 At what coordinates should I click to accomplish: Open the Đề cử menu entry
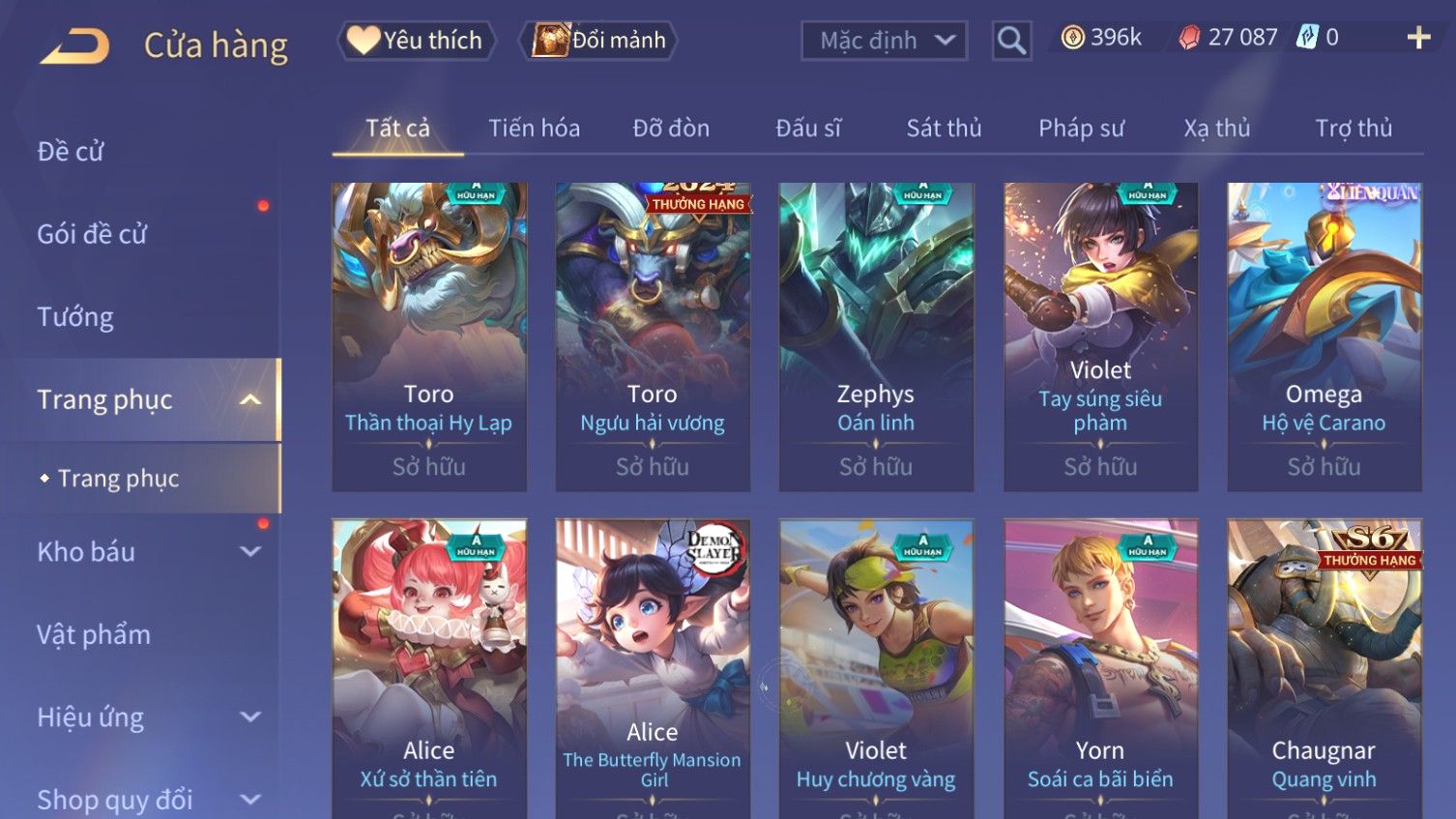pyautogui.click(x=71, y=152)
